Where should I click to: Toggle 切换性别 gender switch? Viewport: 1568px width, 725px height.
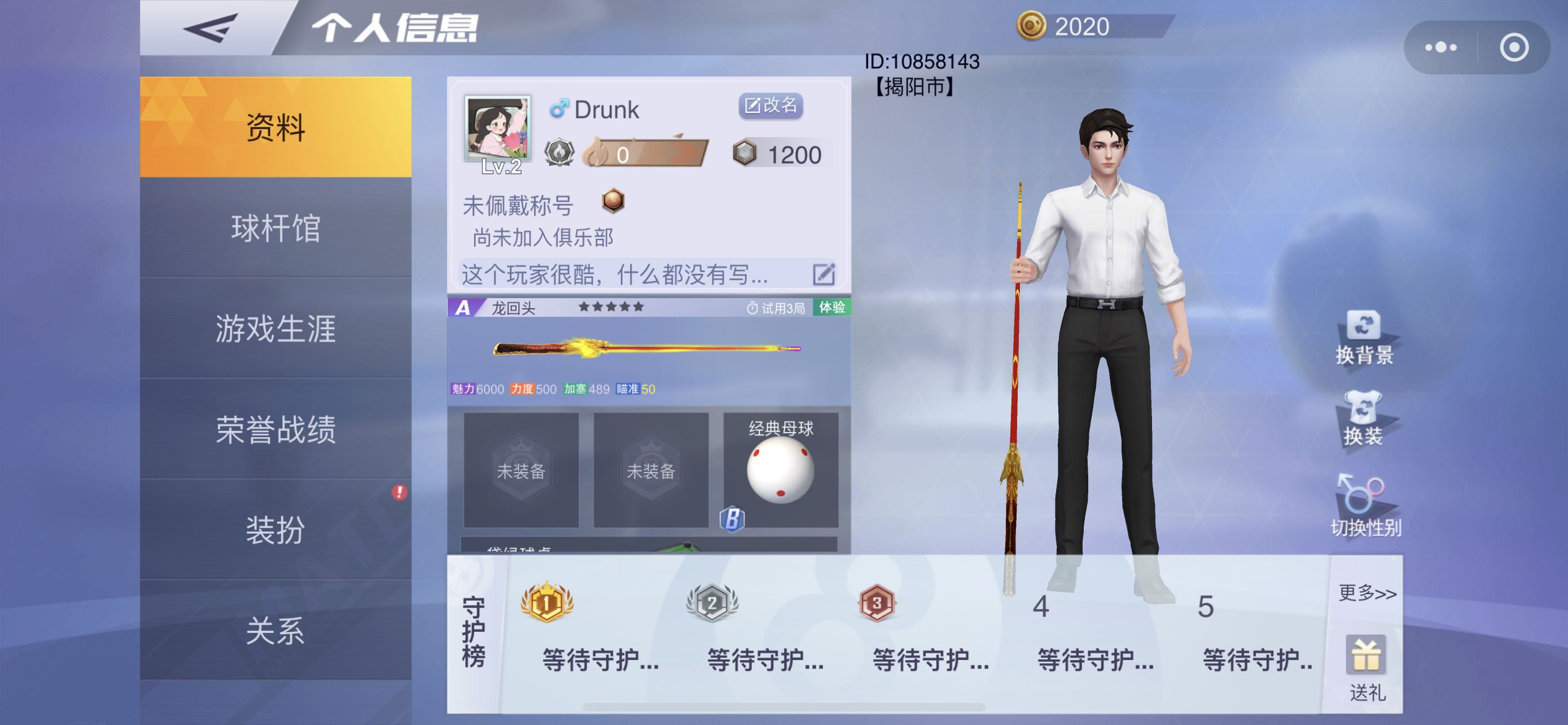[1365, 505]
